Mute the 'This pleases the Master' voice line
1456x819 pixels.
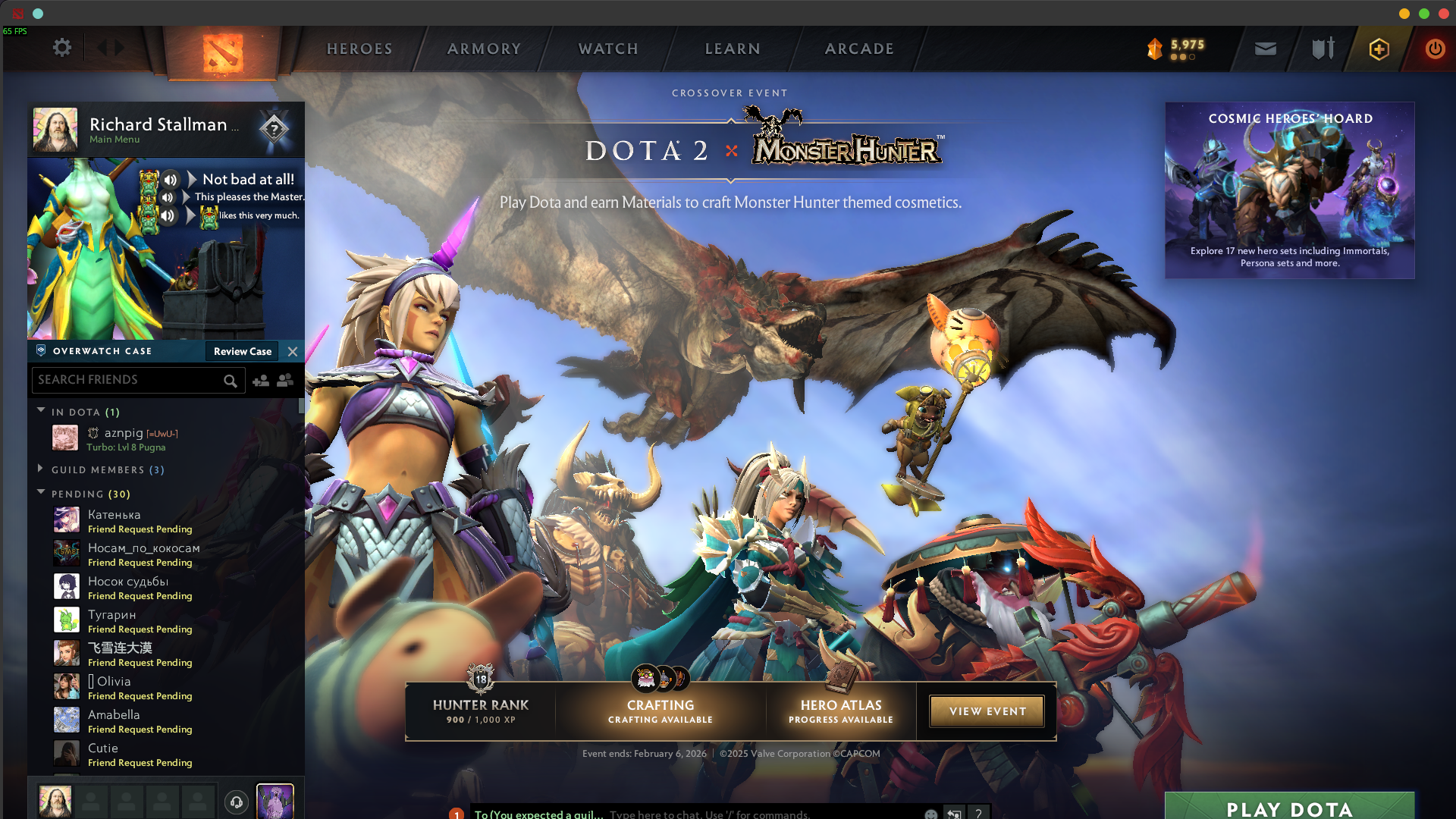pos(168,196)
